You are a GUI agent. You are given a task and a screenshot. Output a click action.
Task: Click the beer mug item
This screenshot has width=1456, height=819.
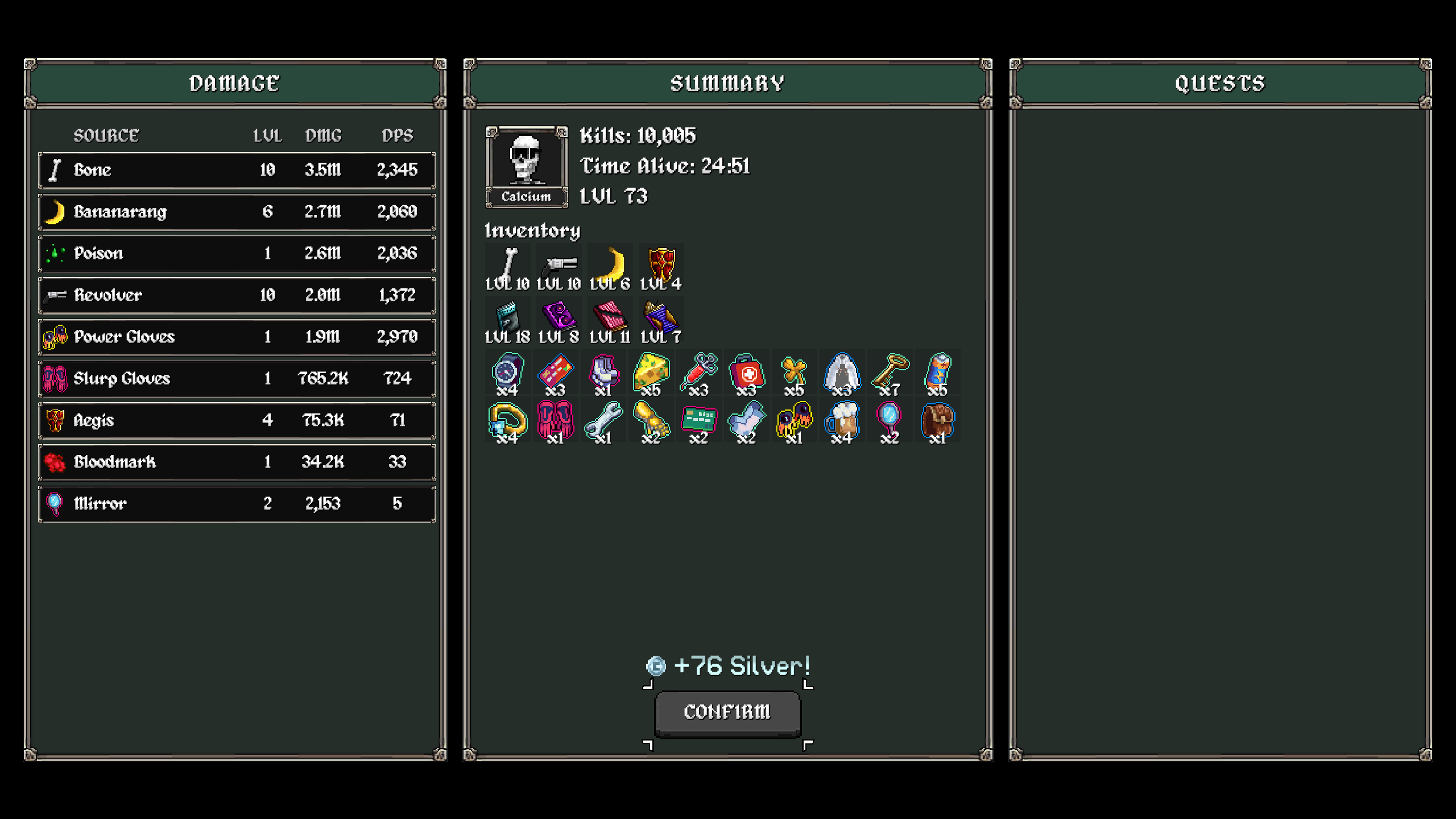click(x=842, y=421)
